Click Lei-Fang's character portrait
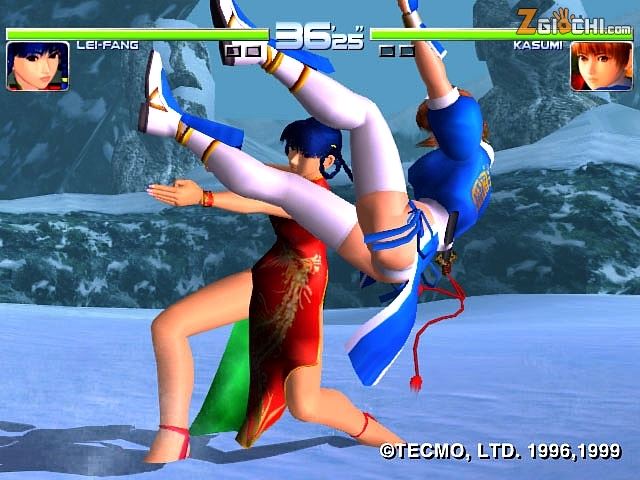The width and height of the screenshot is (640, 480). coord(37,66)
